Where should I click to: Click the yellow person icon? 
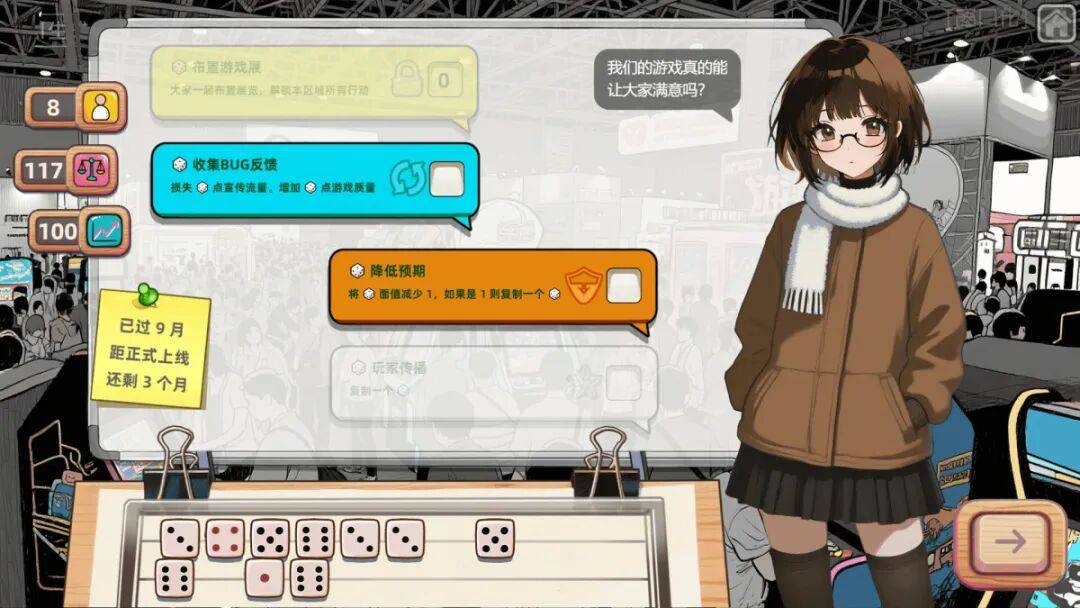pos(100,106)
